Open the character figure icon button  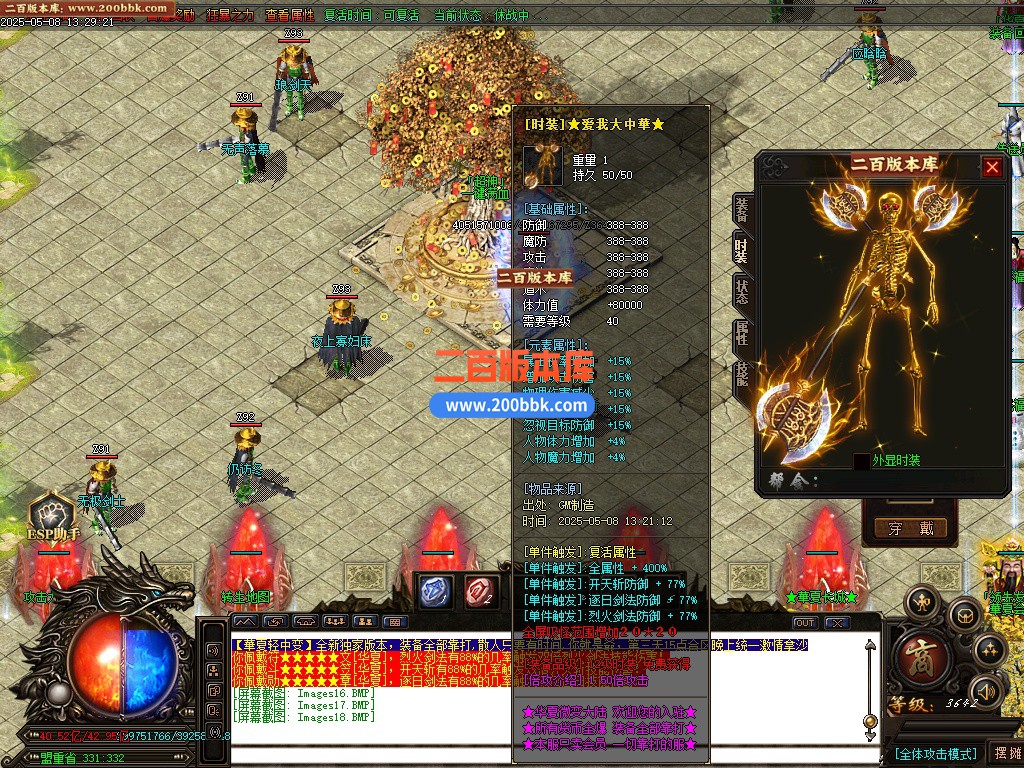coord(921,602)
